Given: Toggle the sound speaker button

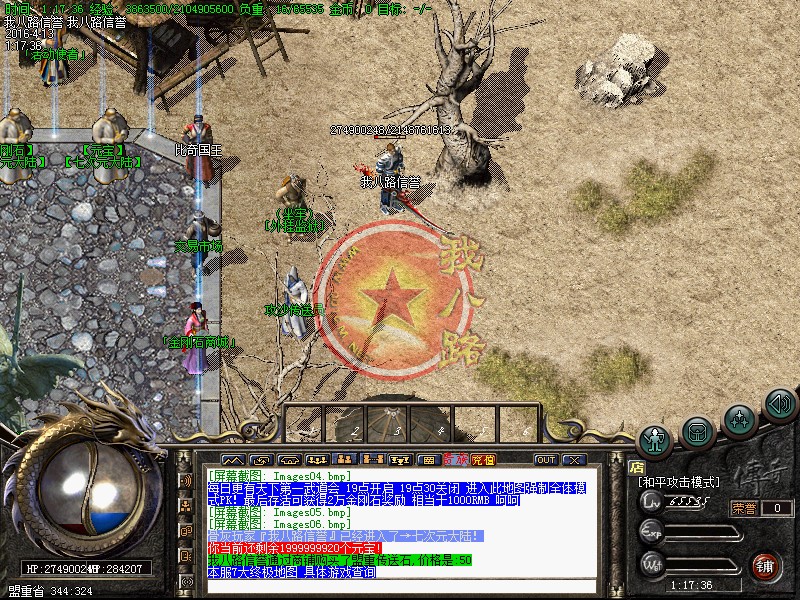Looking at the screenshot, I should coord(779,404).
